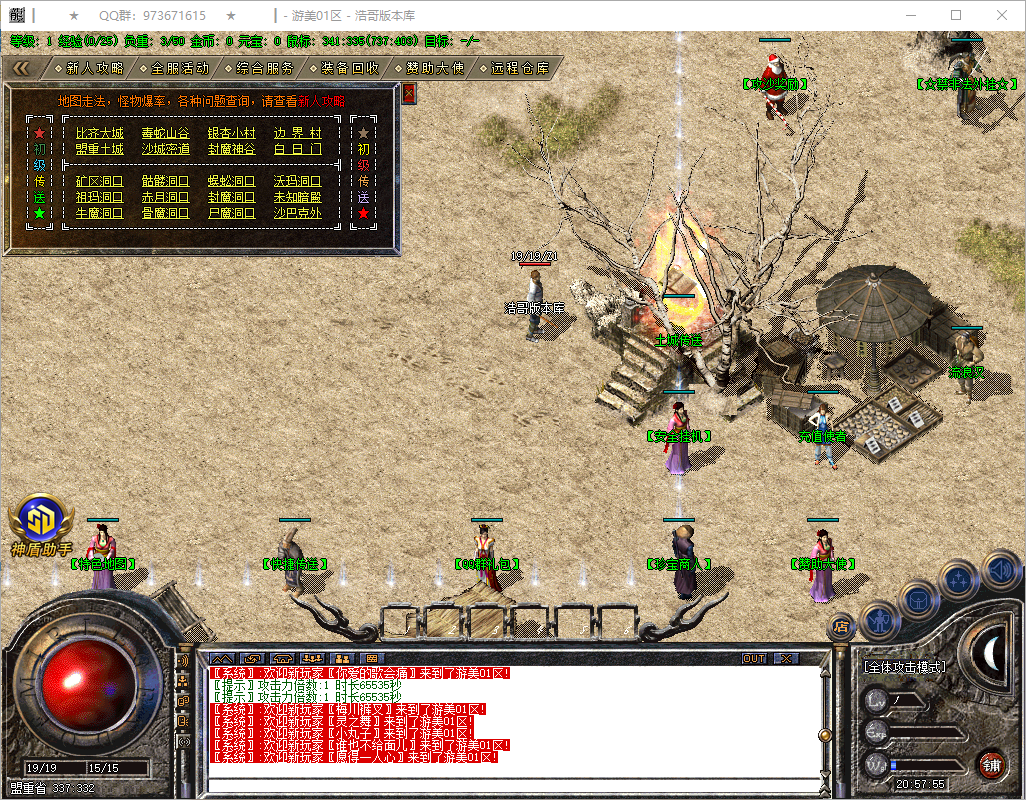The width and height of the screenshot is (1026, 800).
Task: Open the 新人攻略 menu tab
Action: 95,68
